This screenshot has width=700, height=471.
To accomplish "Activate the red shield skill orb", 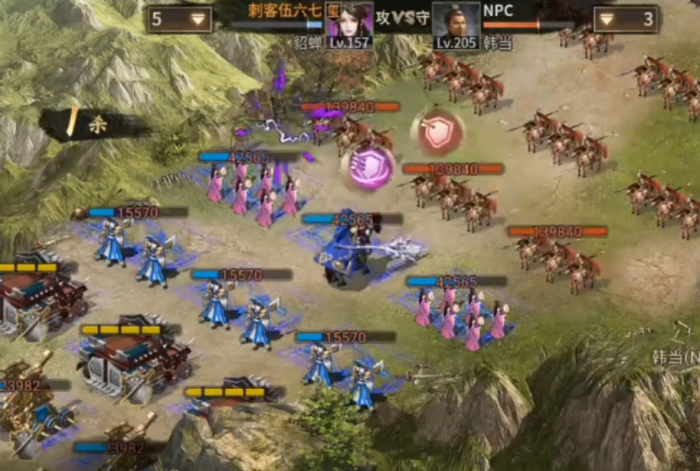I will (437, 131).
